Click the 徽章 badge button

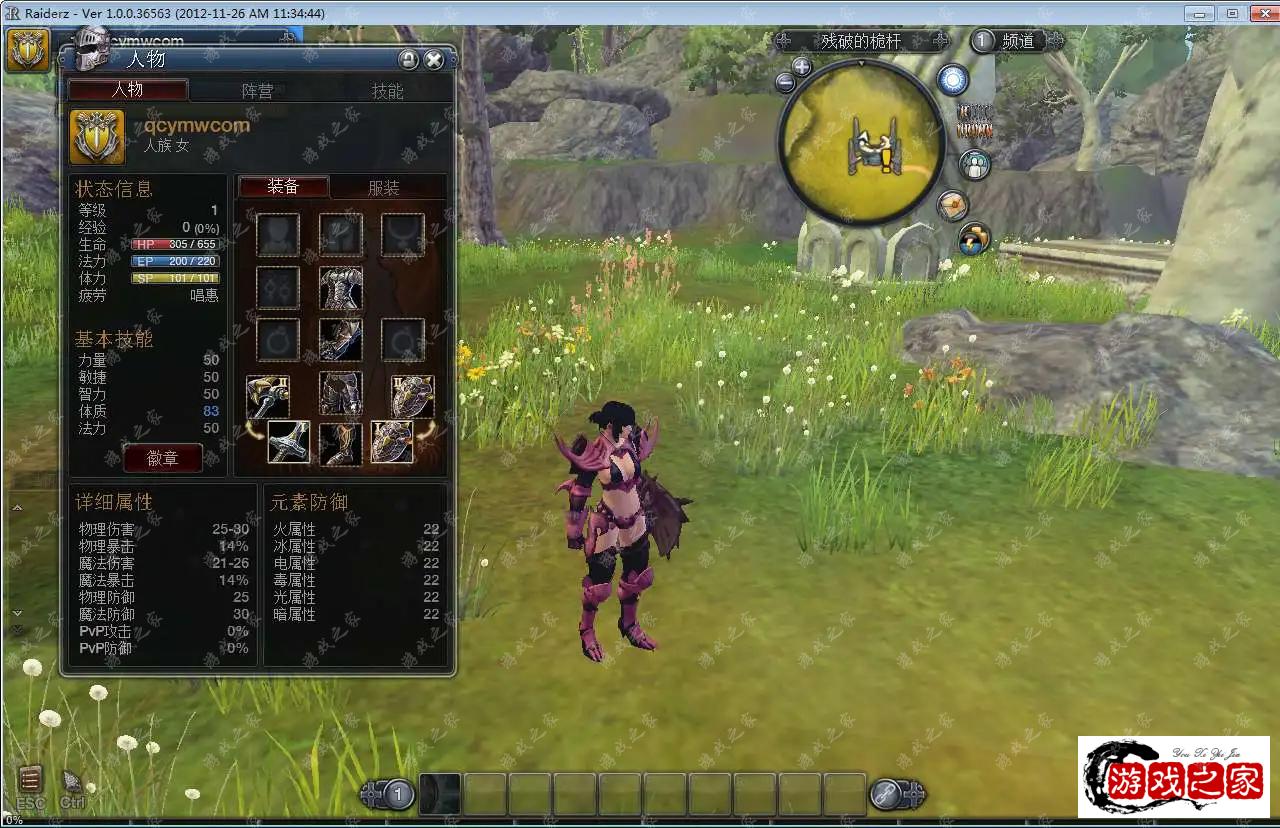tap(162, 458)
